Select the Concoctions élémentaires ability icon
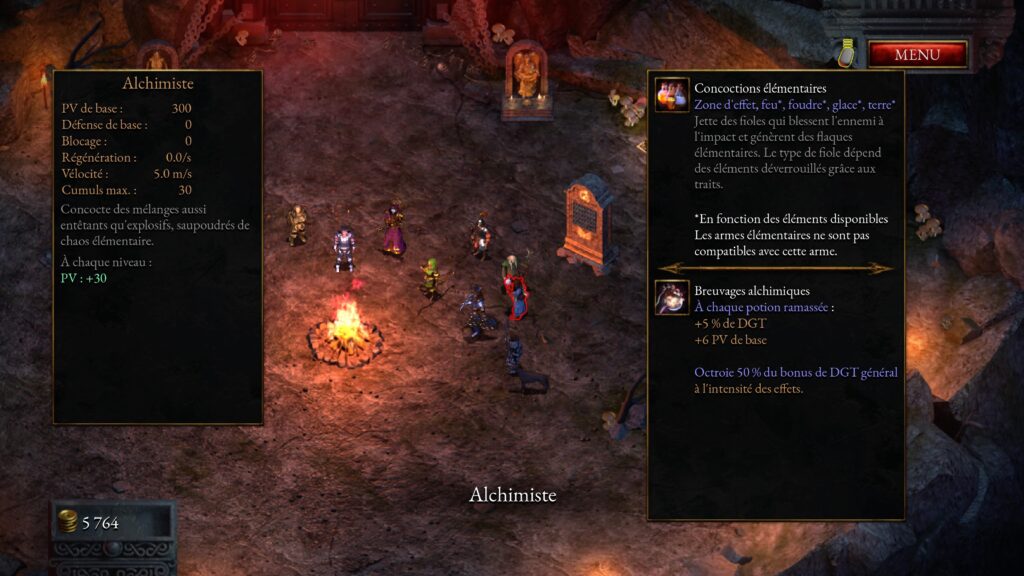The width and height of the screenshot is (1024, 576). pyautogui.click(x=671, y=95)
